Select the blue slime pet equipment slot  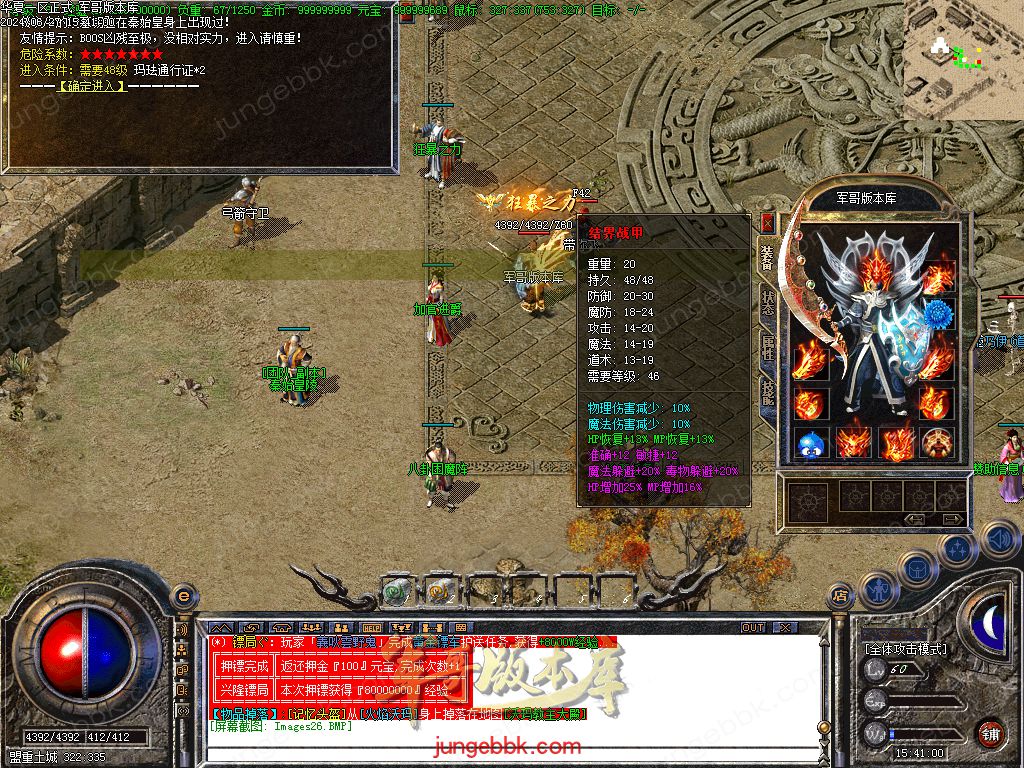tap(809, 443)
